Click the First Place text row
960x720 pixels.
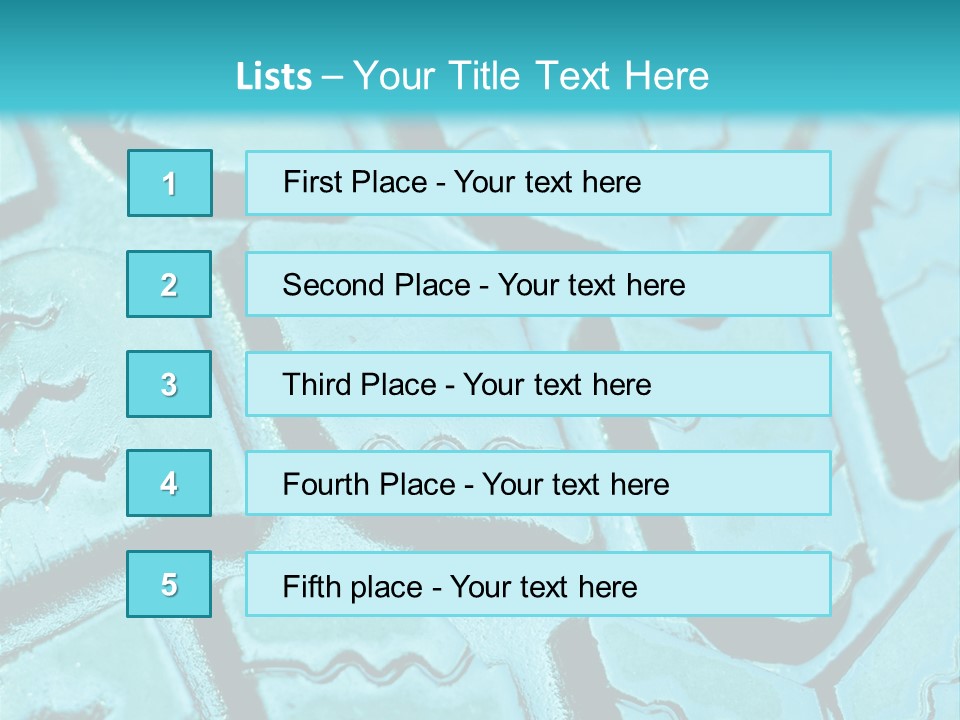click(538, 183)
